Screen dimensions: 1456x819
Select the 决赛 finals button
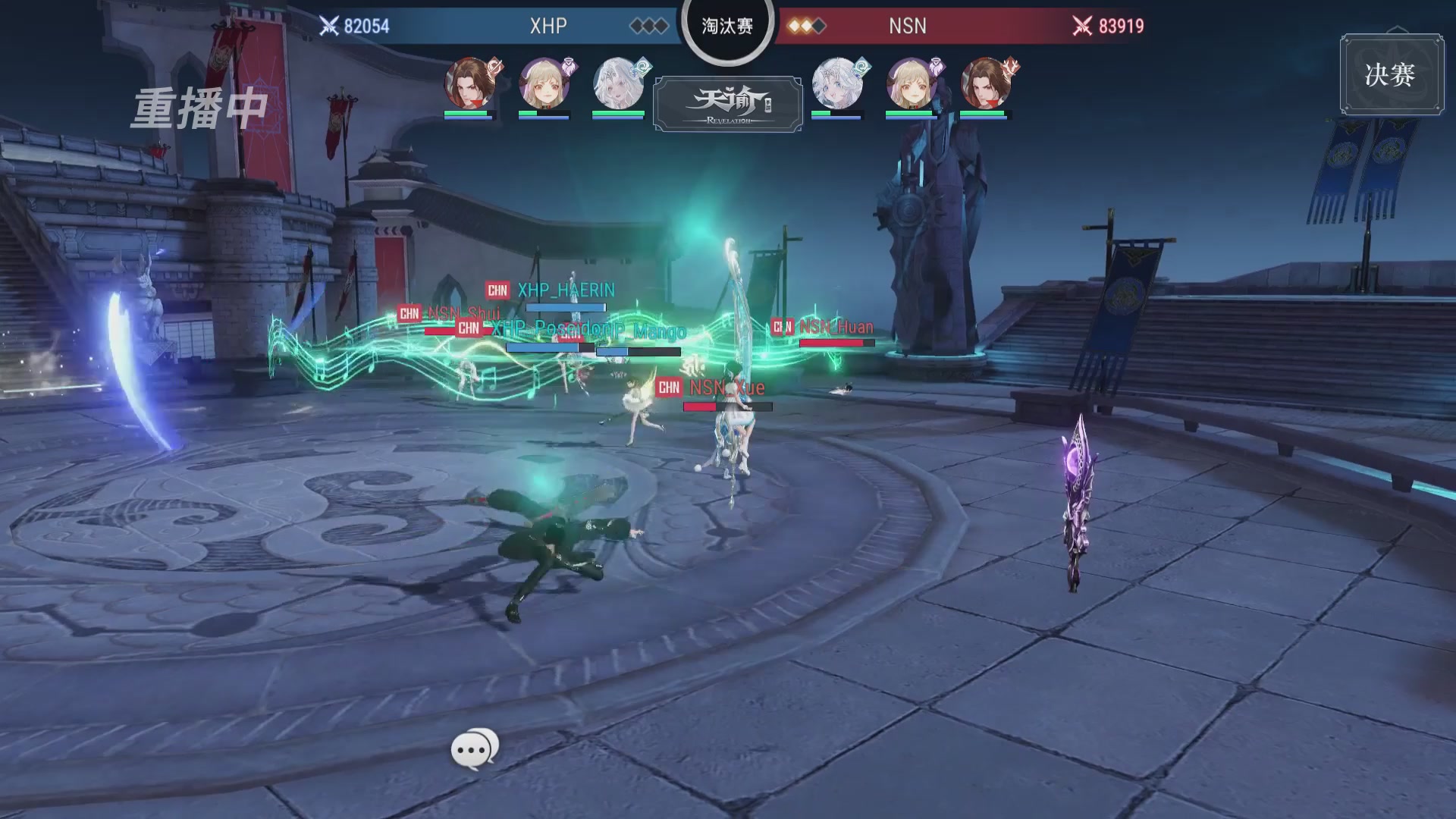1391,74
